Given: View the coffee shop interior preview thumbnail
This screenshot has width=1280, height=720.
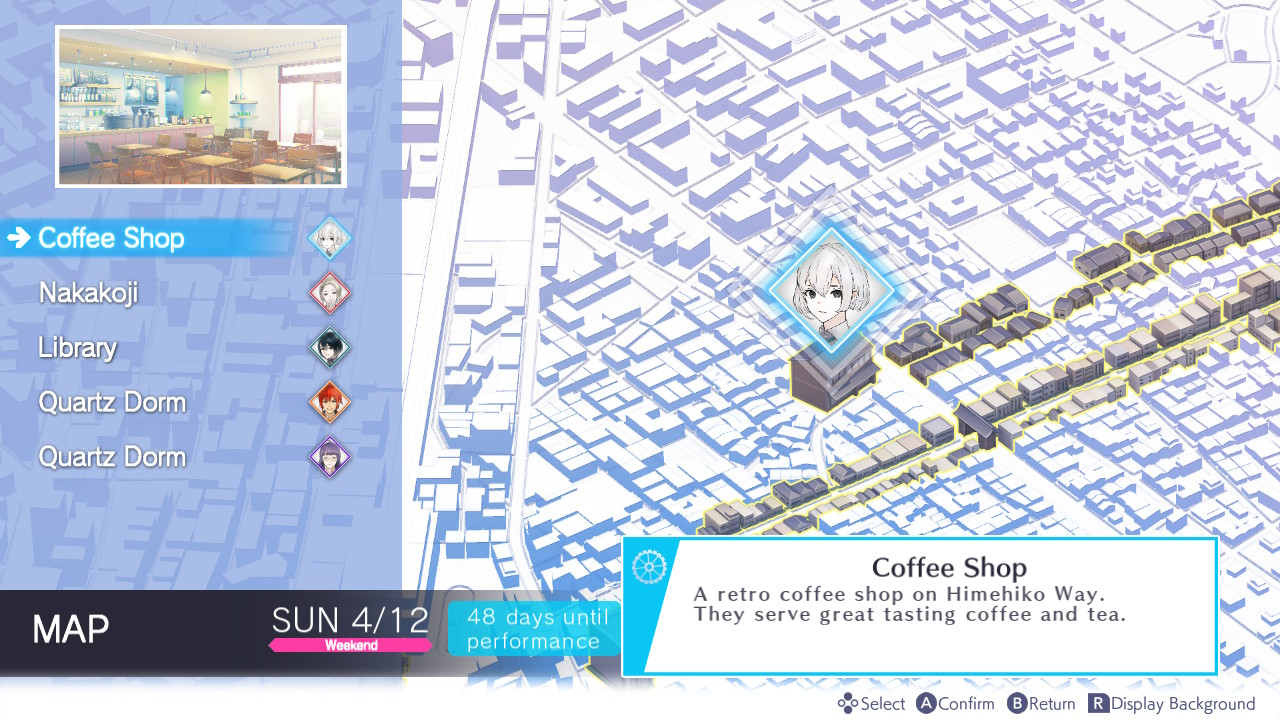Looking at the screenshot, I should pyautogui.click(x=201, y=106).
